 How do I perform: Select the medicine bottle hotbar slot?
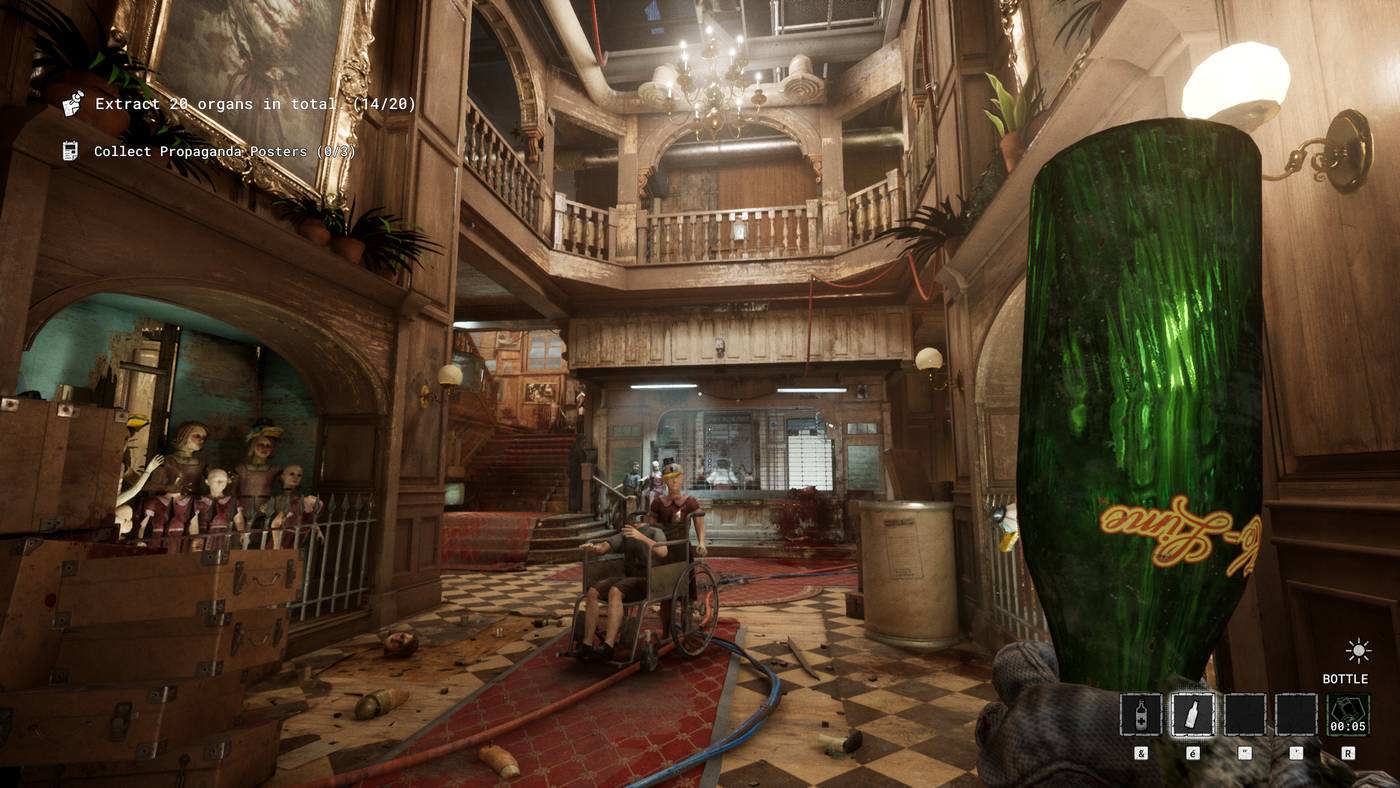[x=1141, y=715]
